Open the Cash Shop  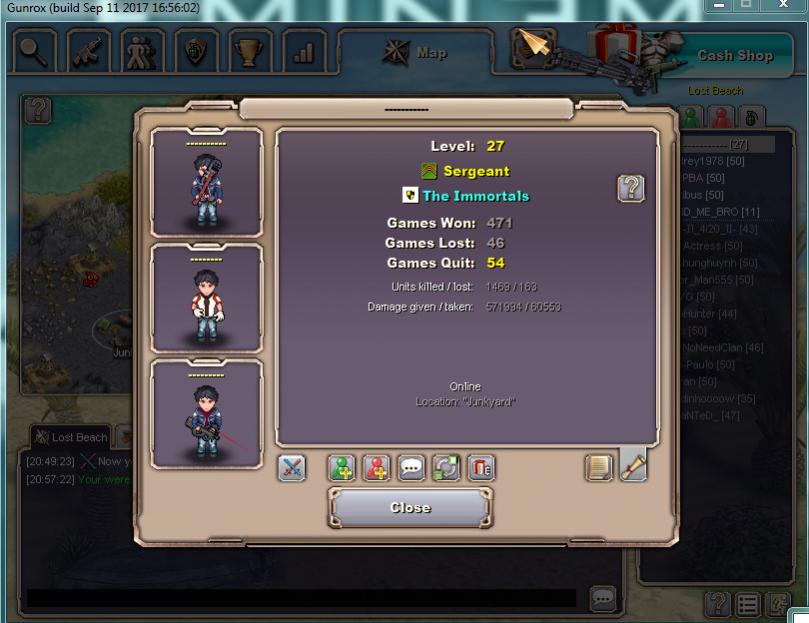point(735,56)
